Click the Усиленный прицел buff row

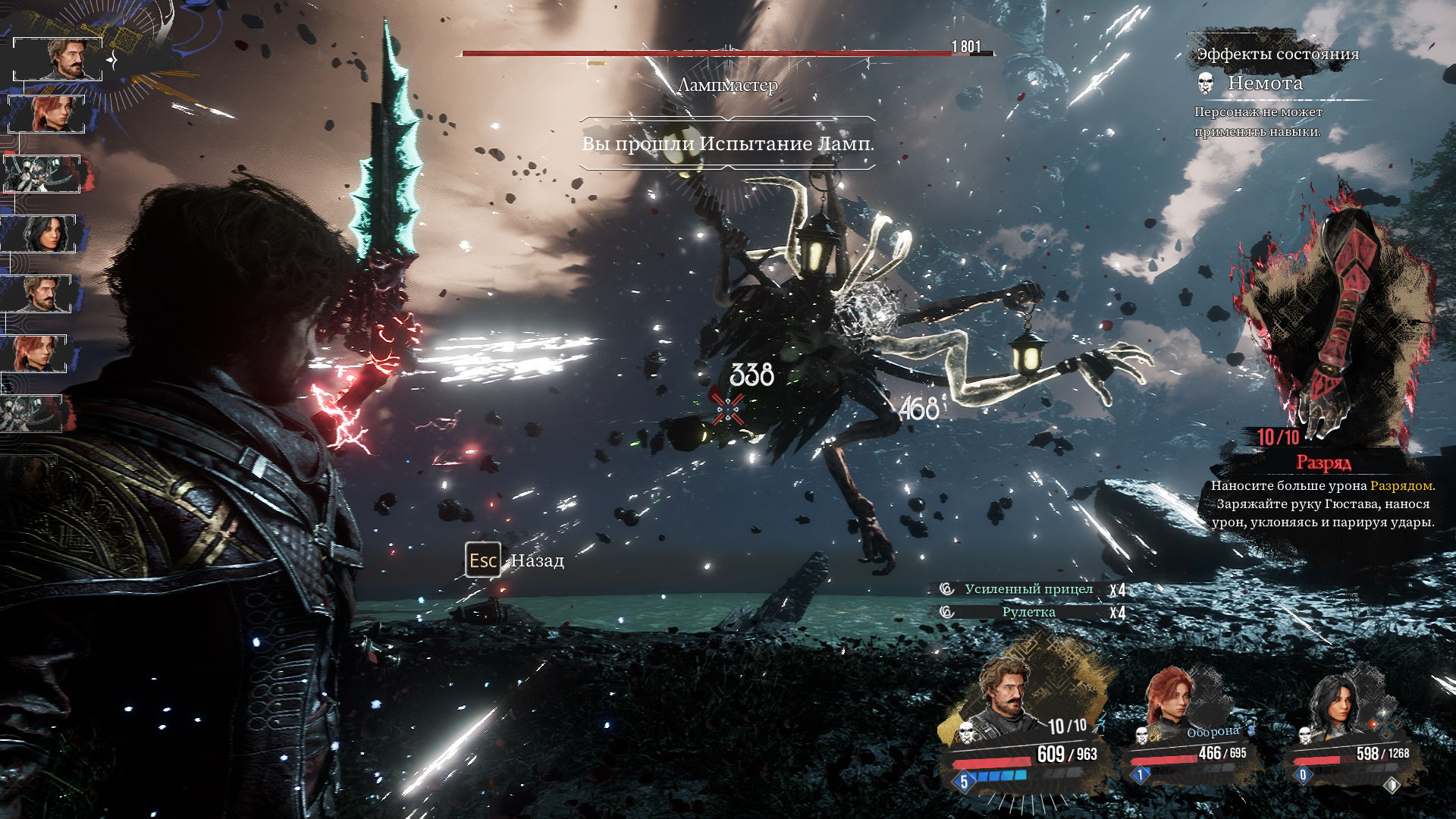[1028, 589]
